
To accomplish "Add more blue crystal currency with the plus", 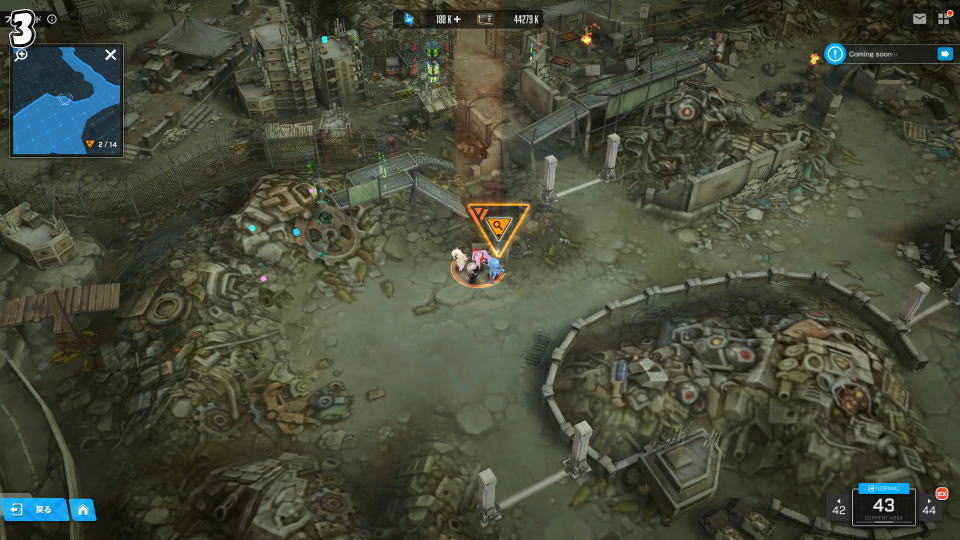I will (x=458, y=19).
